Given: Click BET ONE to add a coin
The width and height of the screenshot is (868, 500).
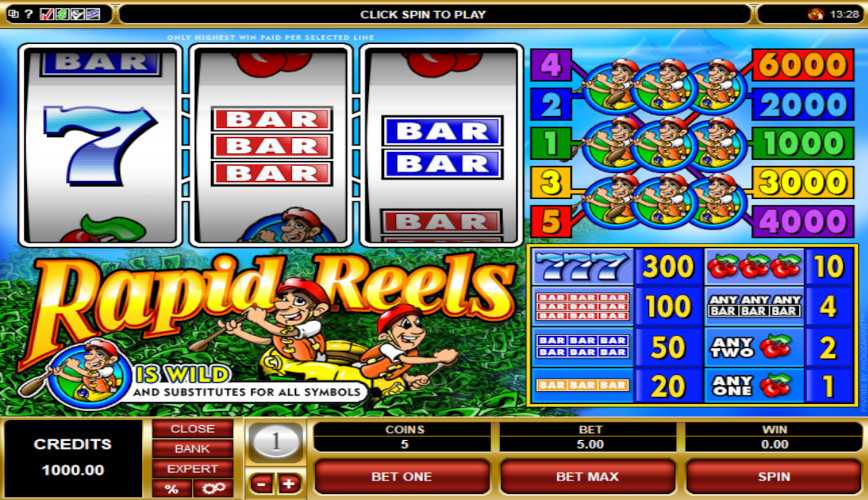Looking at the screenshot, I should [x=401, y=477].
